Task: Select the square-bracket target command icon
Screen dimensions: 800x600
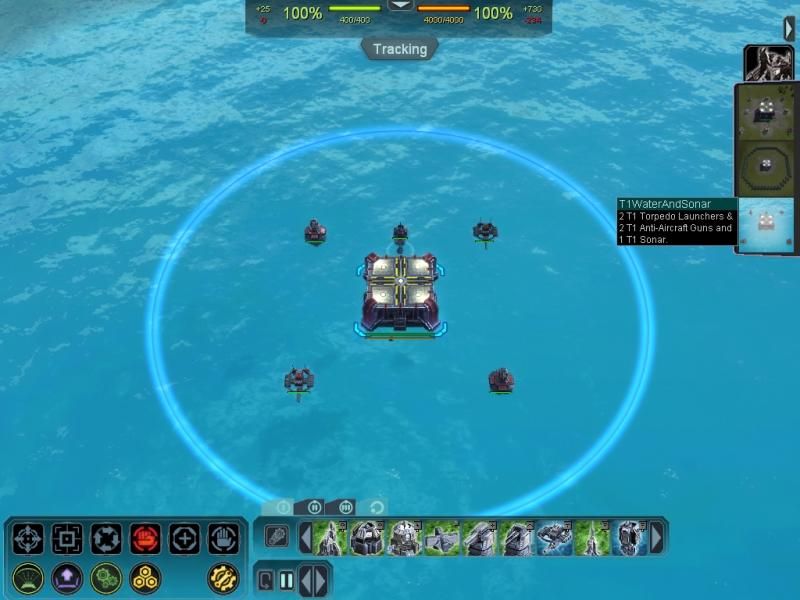Action: coord(67,539)
